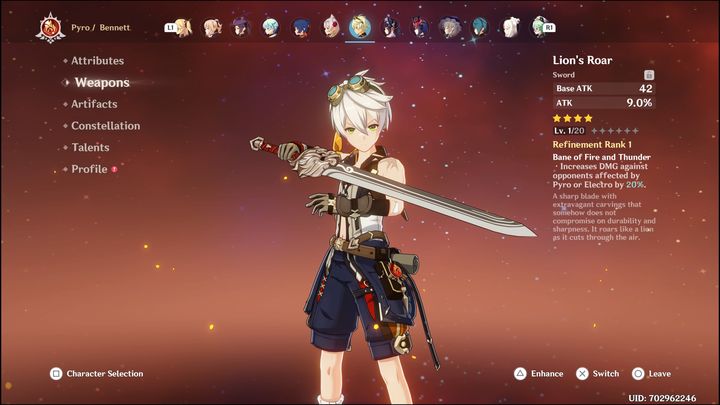Open the Attributes menu entry
Image resolution: width=720 pixels, height=405 pixels.
pyautogui.click(x=97, y=61)
